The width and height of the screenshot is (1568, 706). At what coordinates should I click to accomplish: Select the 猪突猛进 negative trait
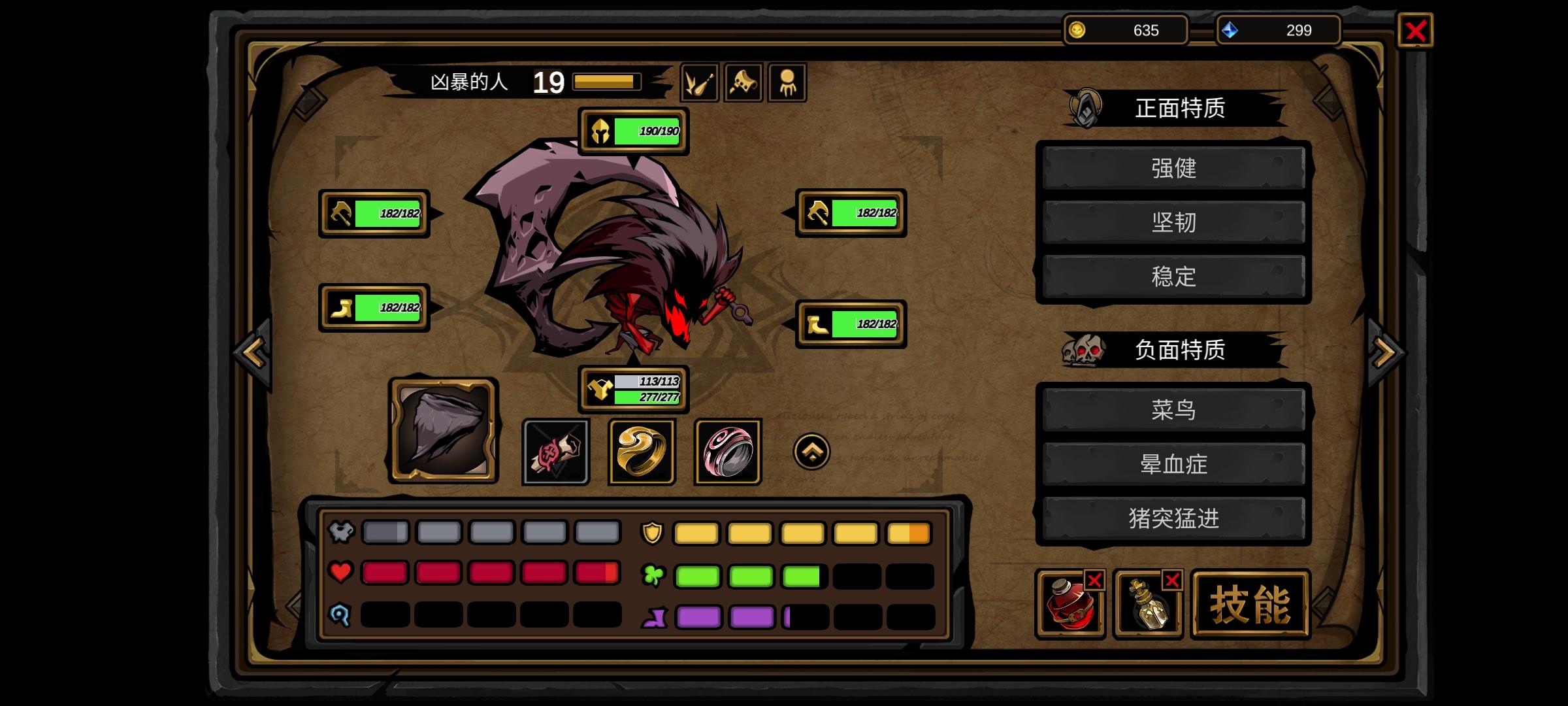1173,519
